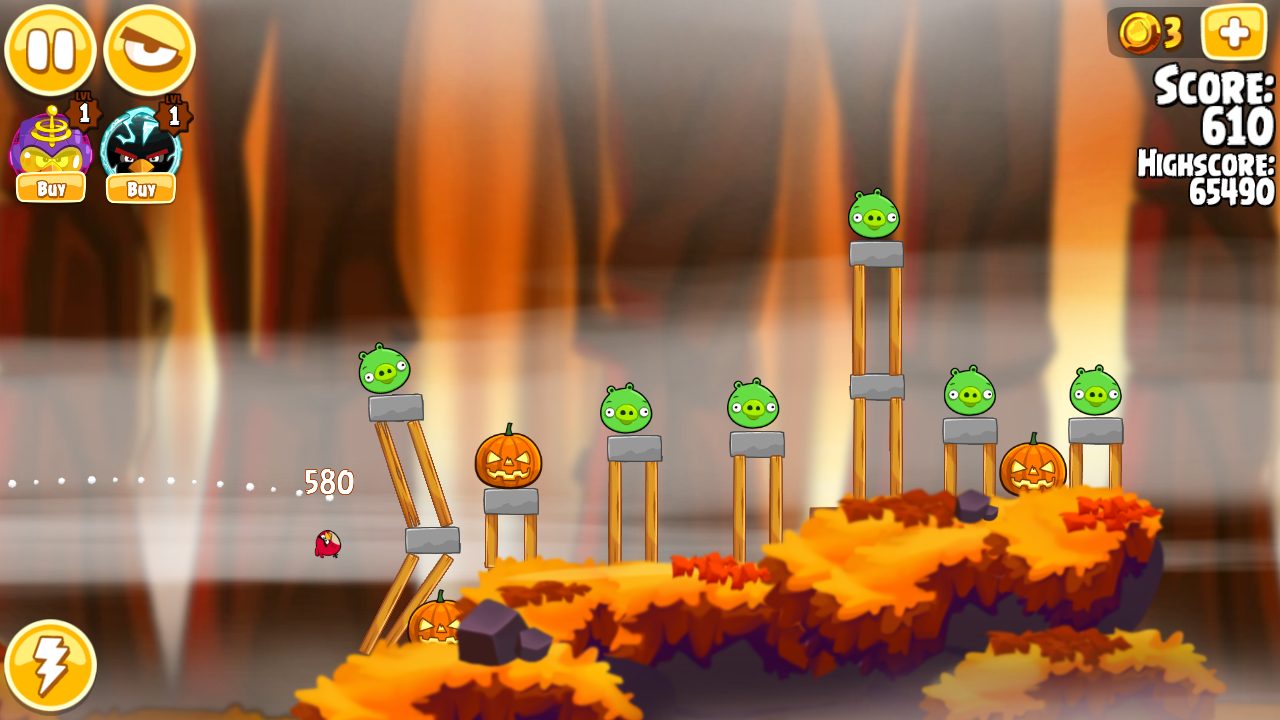Image resolution: width=1280 pixels, height=720 pixels.
Task: Activate the lightning bolt power-up button
Action: [50, 665]
